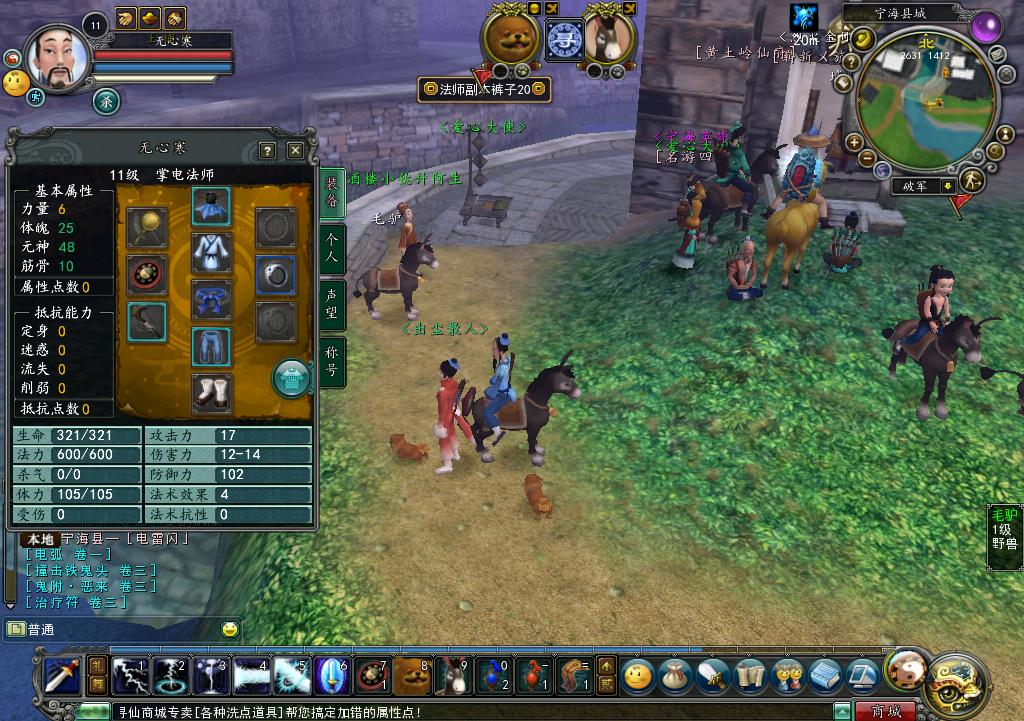This screenshot has width=1024, height=721.
Task: Click the smiley face menu icon on the bottom bar
Action: pyautogui.click(x=637, y=675)
